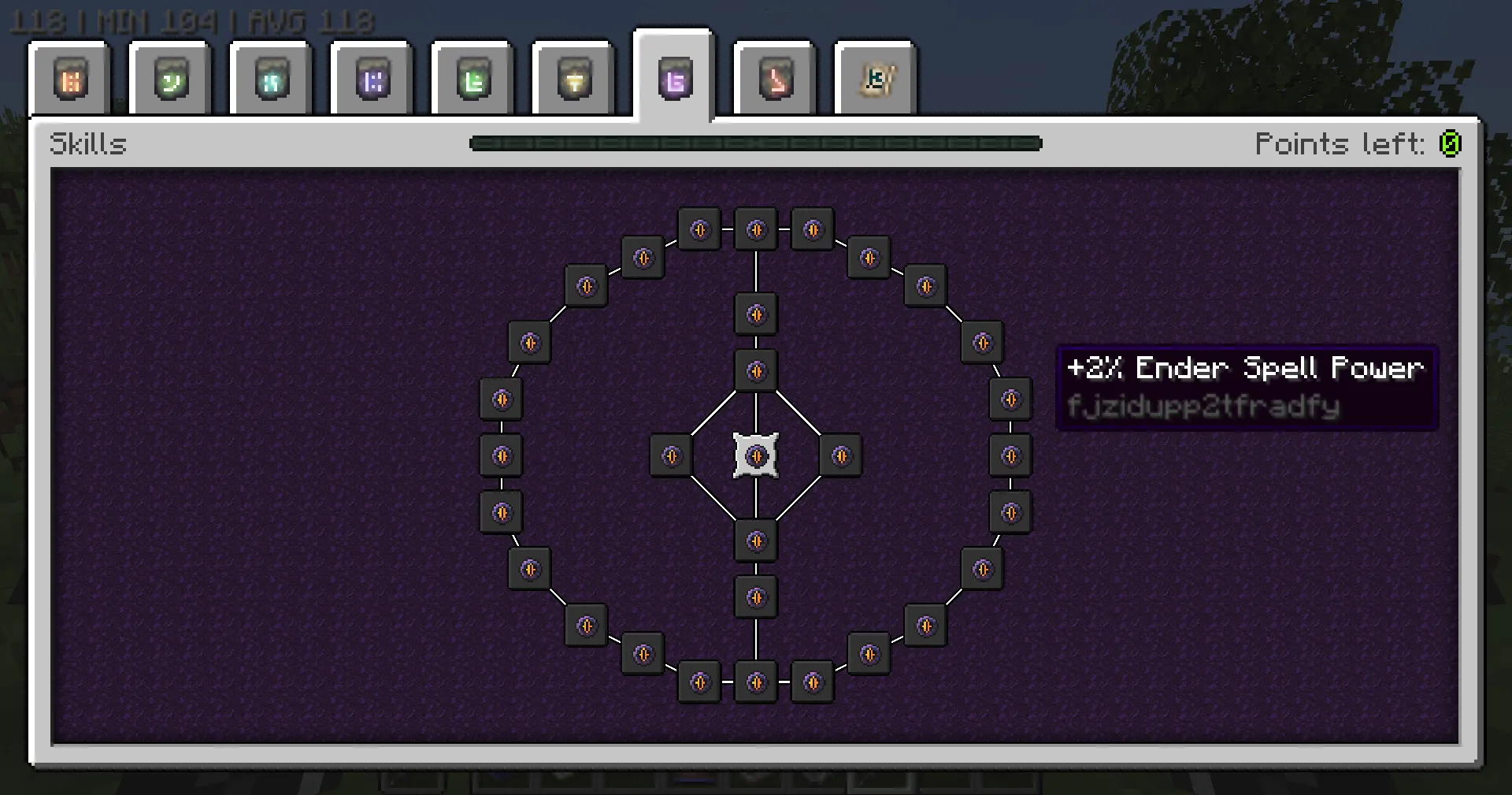Open the red blood rune spellbook tab
The image size is (1512, 795).
[x=774, y=79]
